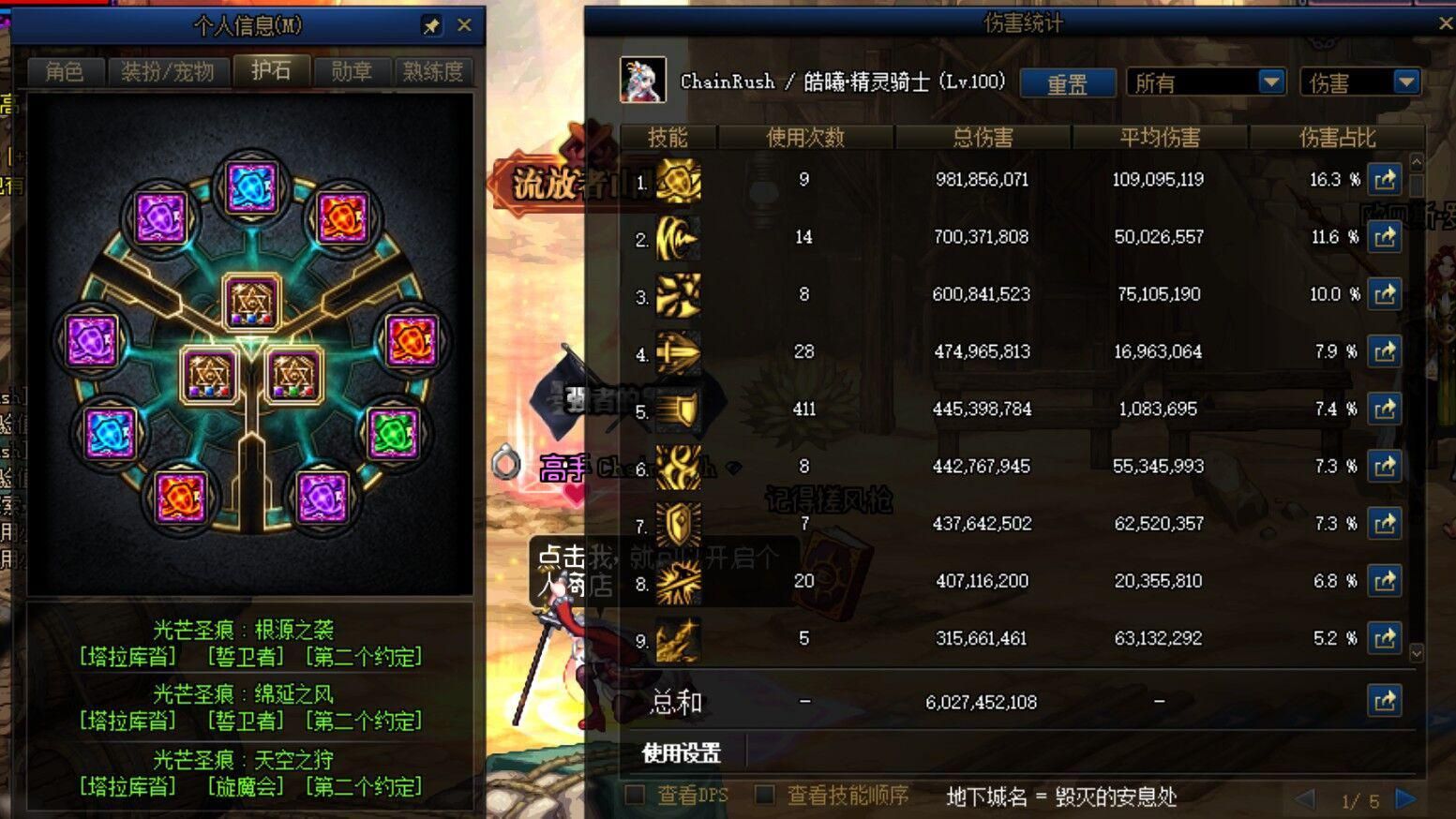Open the share icon beside the 16.3% row
Viewport: 1456px width, 819px height.
(1385, 179)
